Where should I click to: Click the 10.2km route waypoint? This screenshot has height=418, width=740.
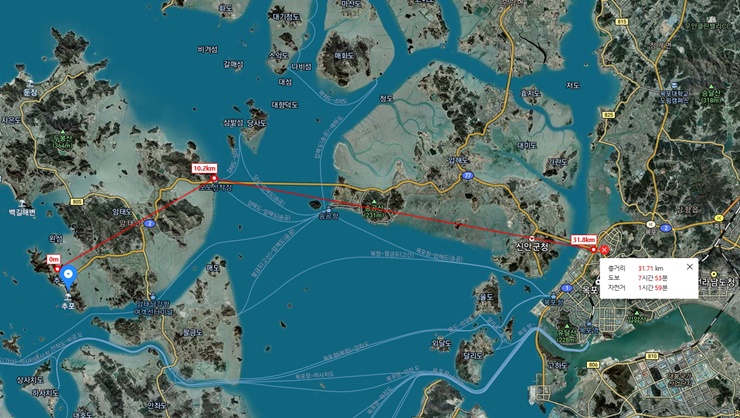(x=213, y=180)
